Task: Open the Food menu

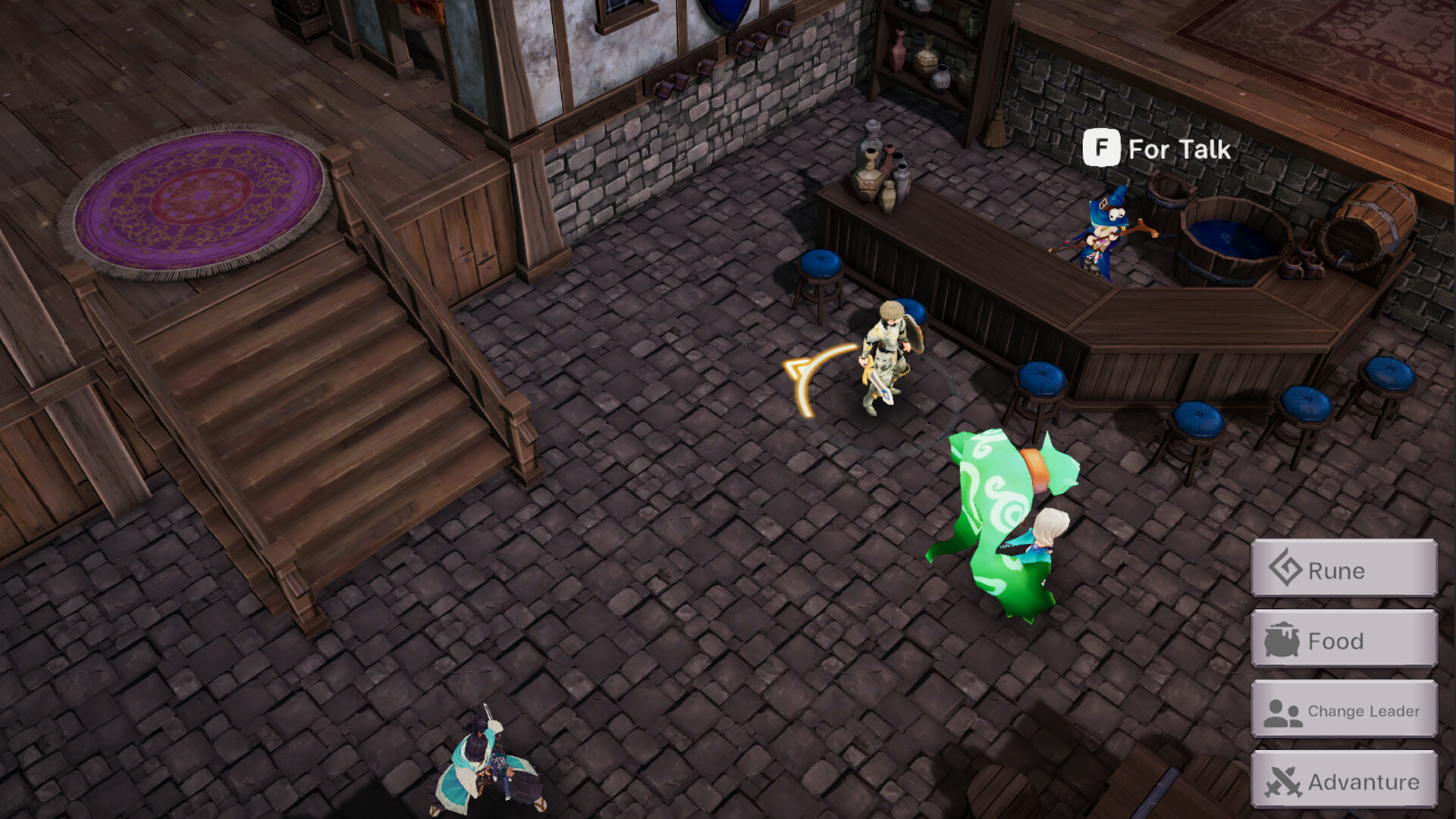Action: pos(1342,641)
